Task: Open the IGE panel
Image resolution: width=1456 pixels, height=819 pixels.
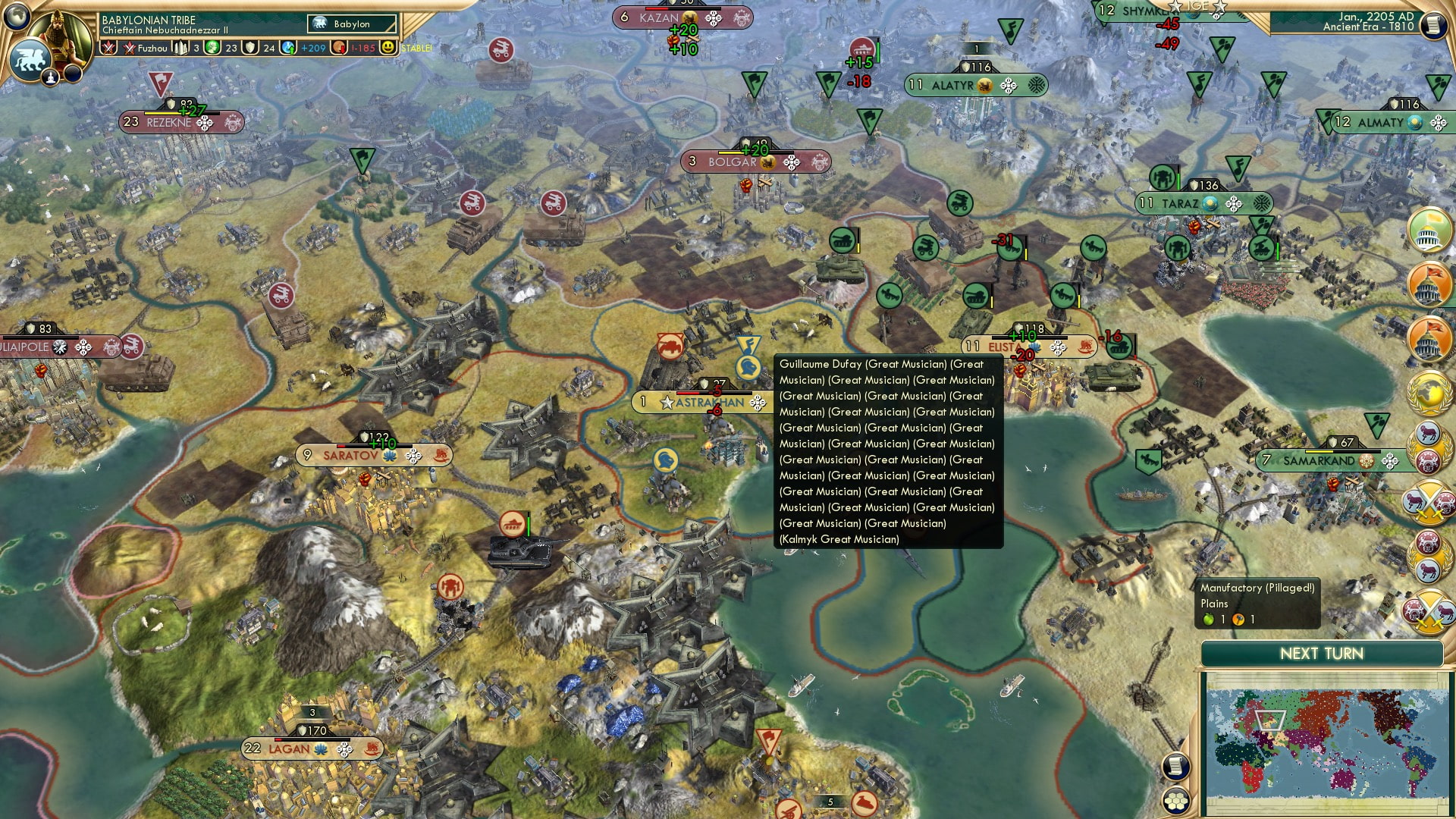Action: pyautogui.click(x=1197, y=6)
